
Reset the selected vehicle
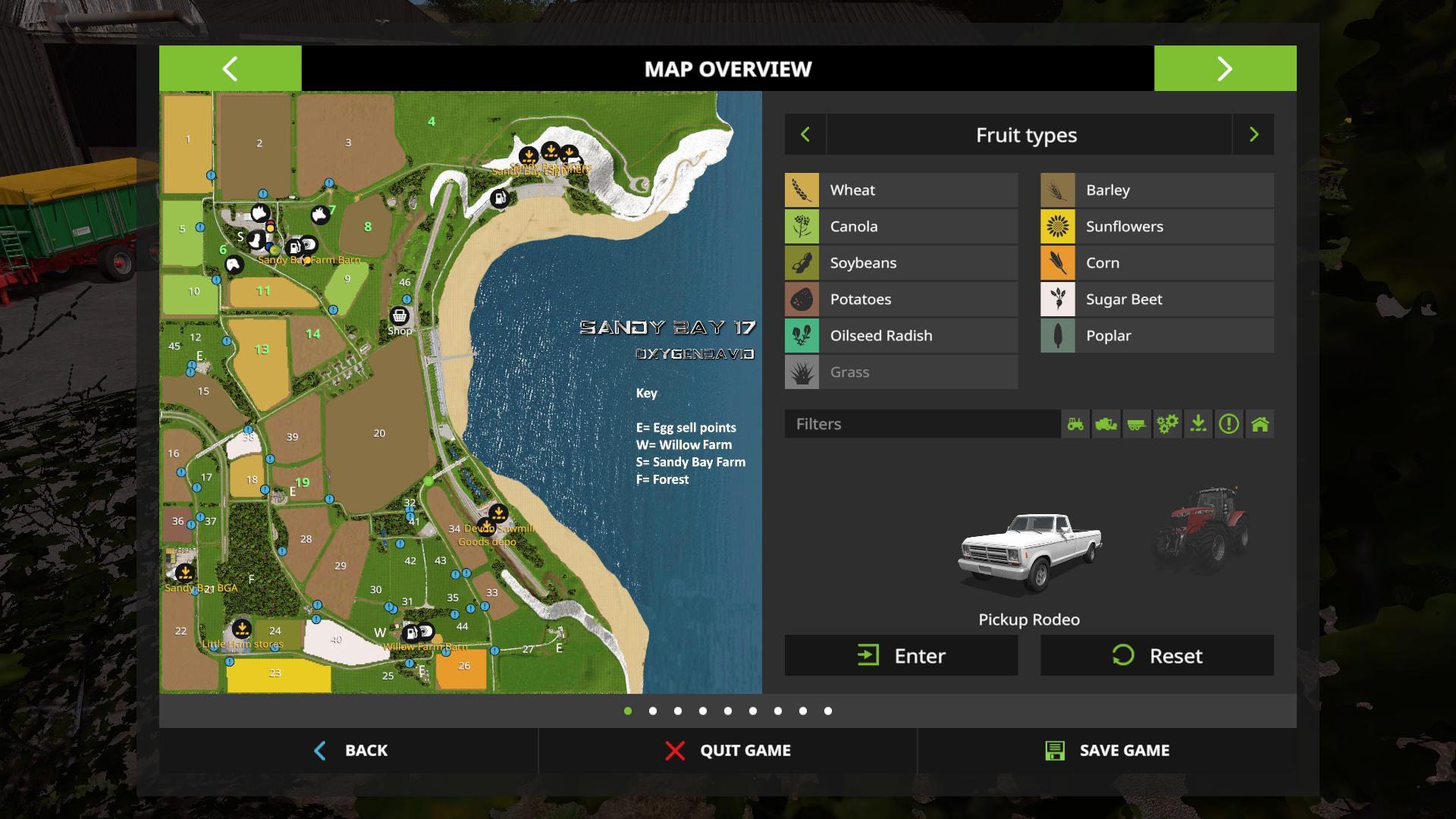coord(1156,656)
